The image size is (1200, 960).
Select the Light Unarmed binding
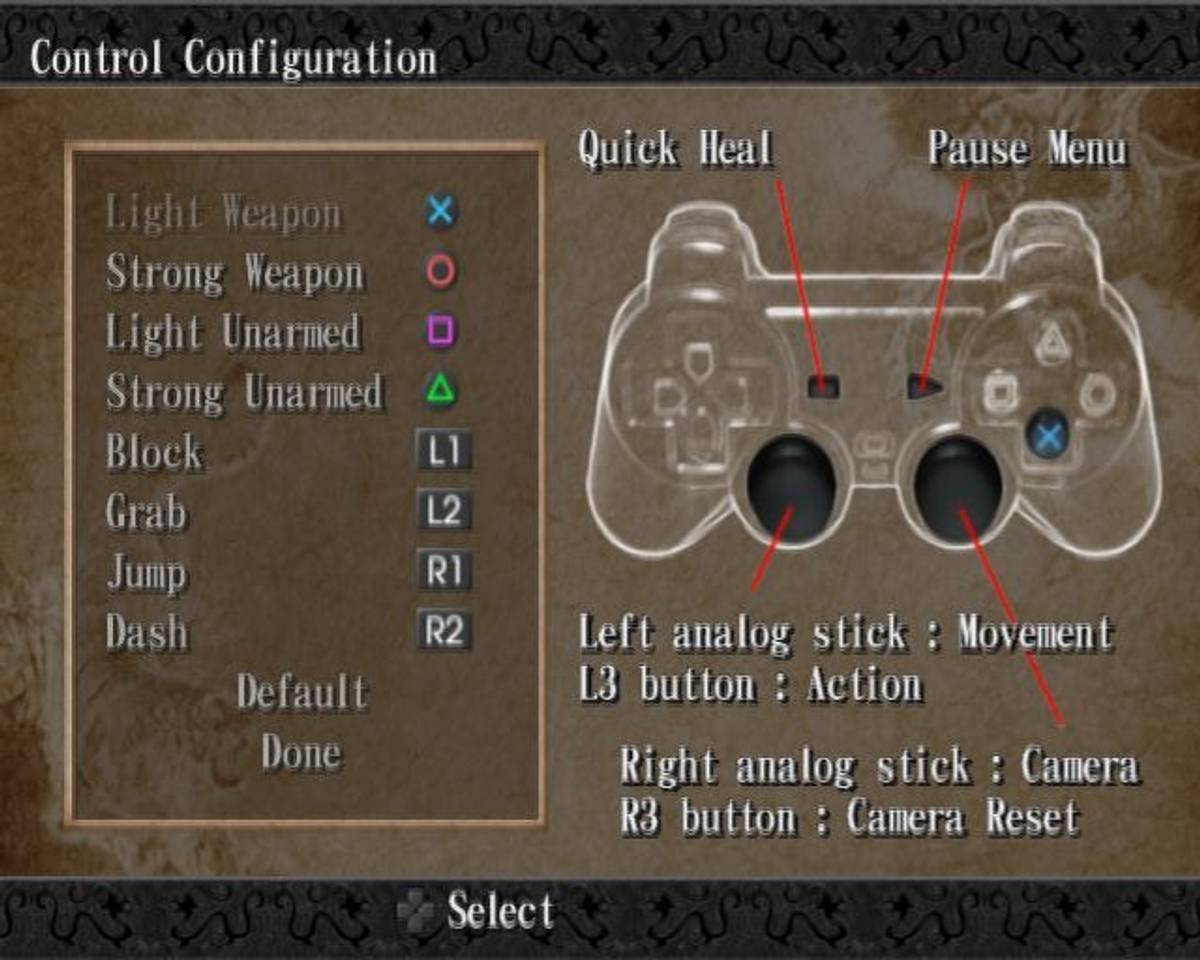[232, 333]
